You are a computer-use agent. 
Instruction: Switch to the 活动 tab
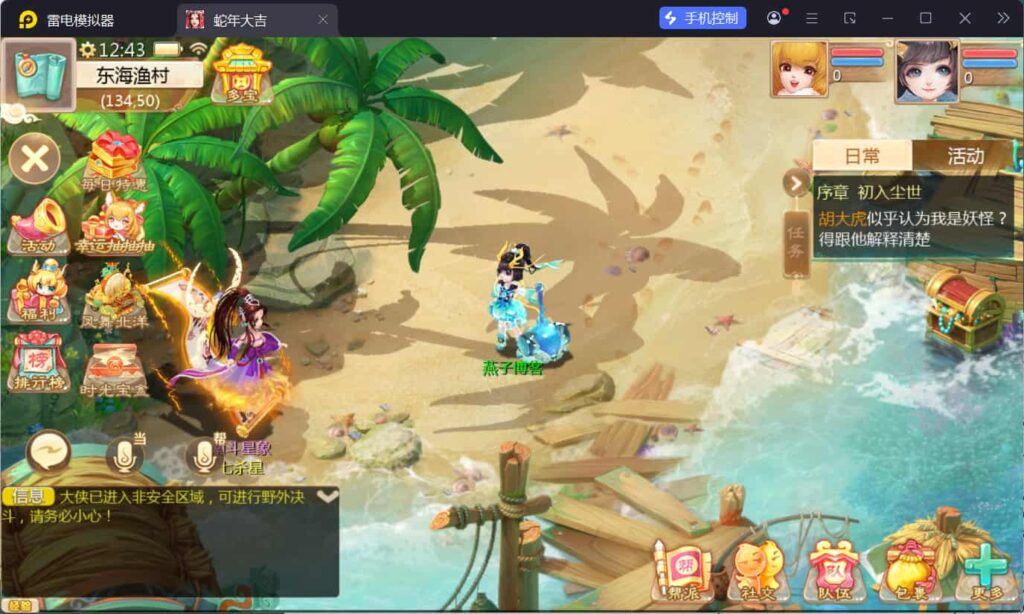[965, 156]
